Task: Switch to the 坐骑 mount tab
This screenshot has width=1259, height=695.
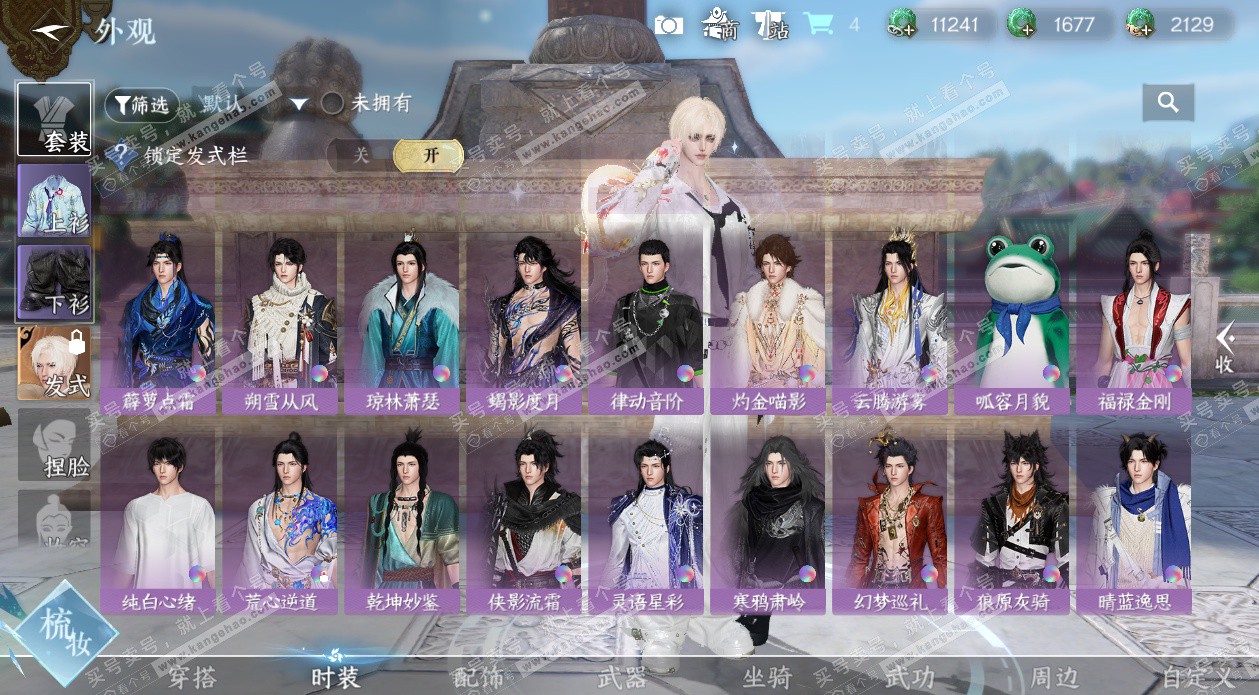Action: pyautogui.click(x=767, y=678)
